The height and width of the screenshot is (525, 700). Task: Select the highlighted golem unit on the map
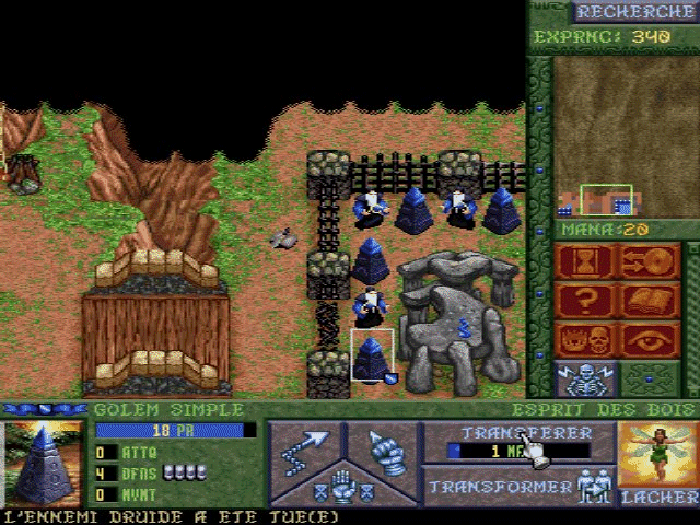coord(371,357)
